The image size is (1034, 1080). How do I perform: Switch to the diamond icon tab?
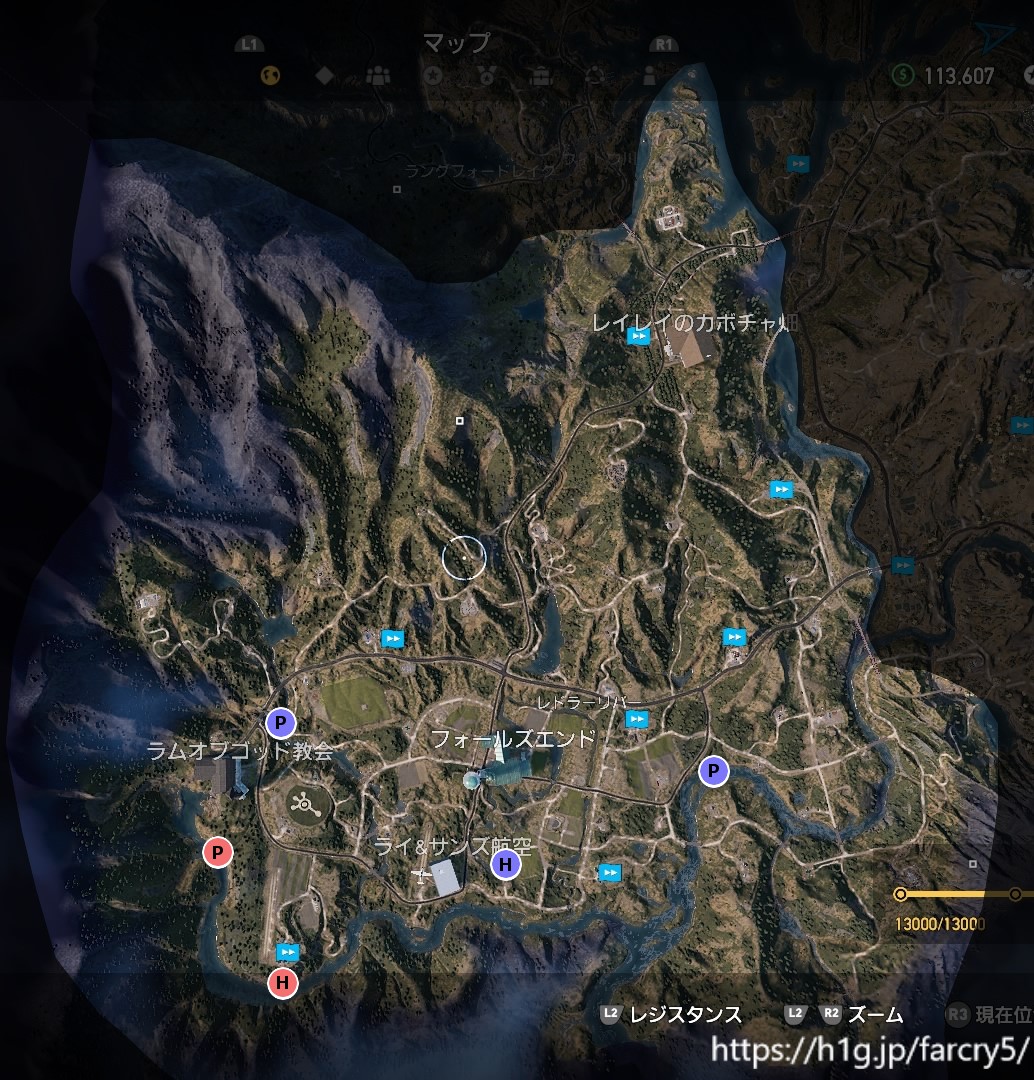(324, 74)
